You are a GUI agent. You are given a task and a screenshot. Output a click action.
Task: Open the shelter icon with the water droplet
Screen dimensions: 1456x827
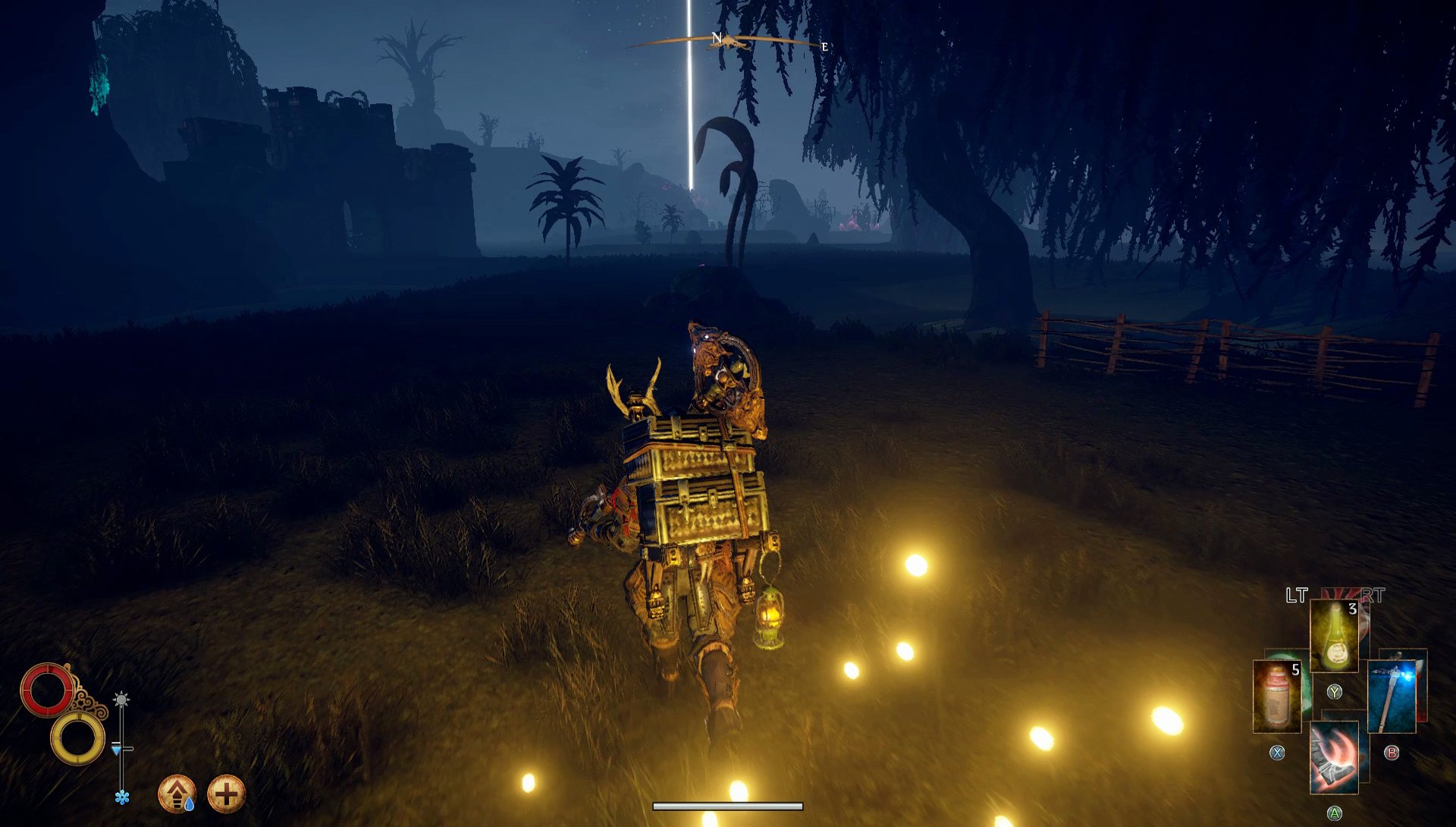[x=177, y=793]
